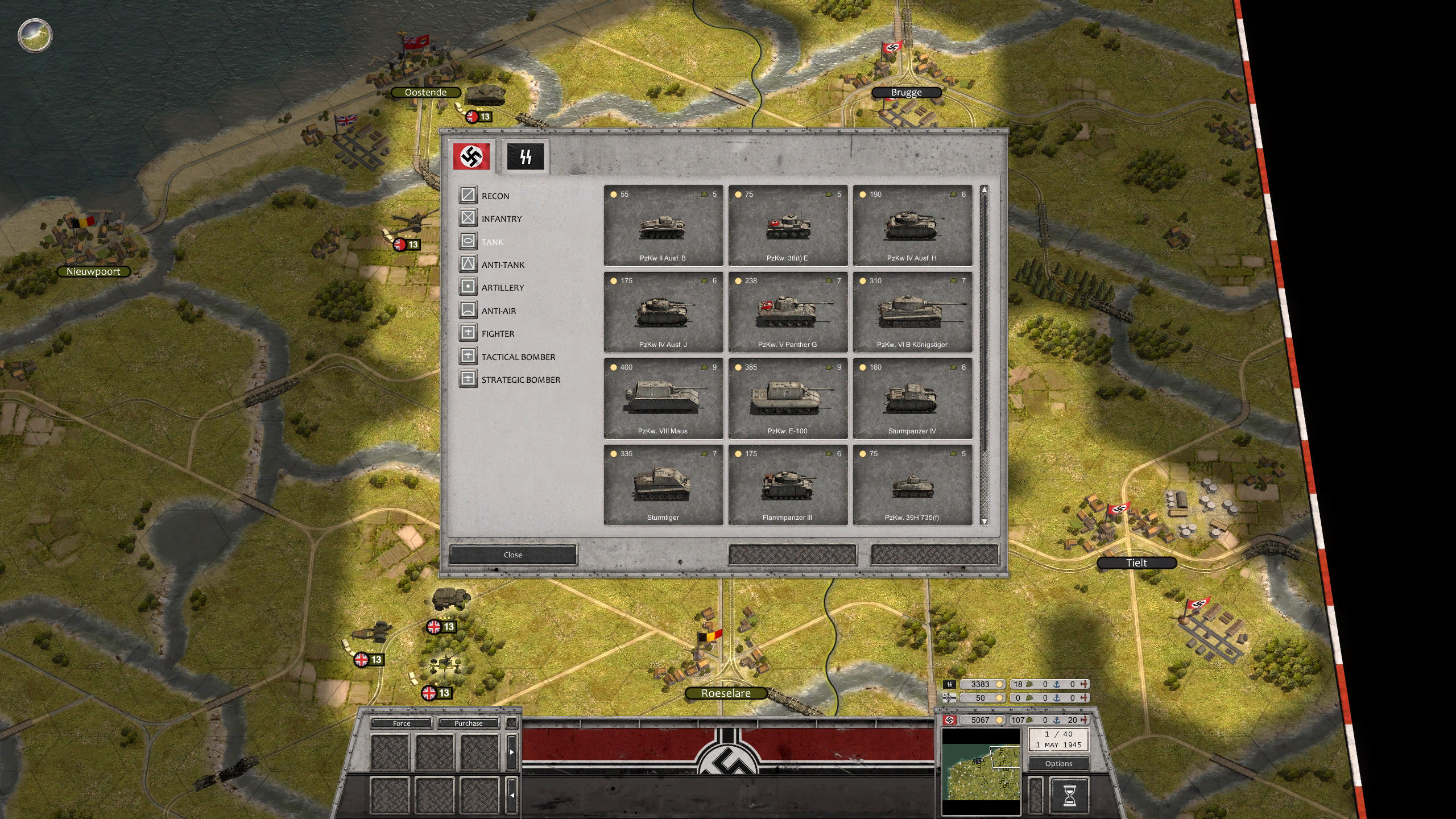Image resolution: width=1456 pixels, height=819 pixels.
Task: Switch to the Force tab
Action: point(401,723)
